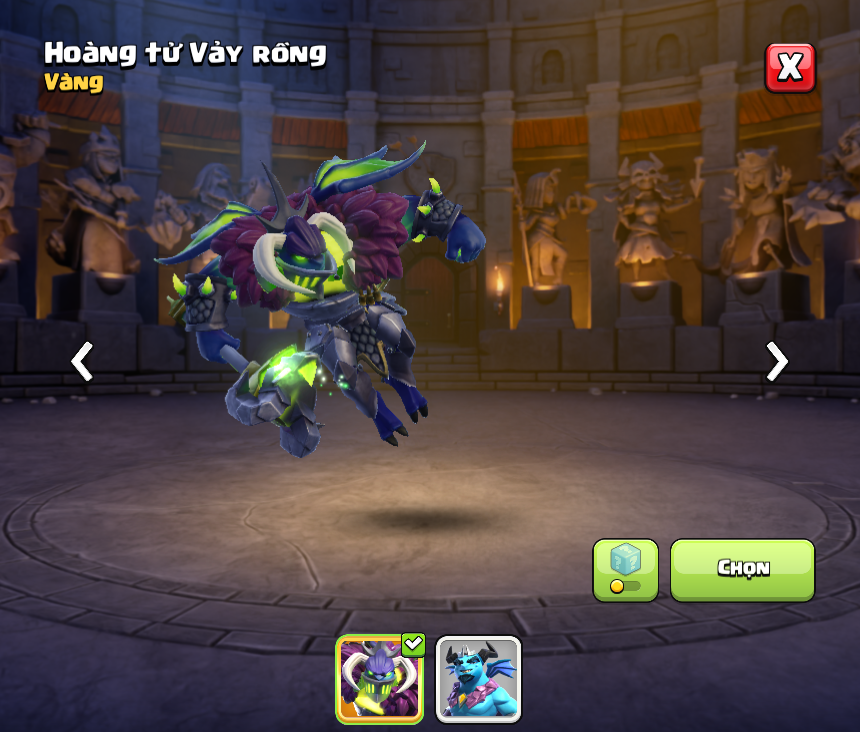Show the previous skin with the left arrow

click(x=82, y=361)
